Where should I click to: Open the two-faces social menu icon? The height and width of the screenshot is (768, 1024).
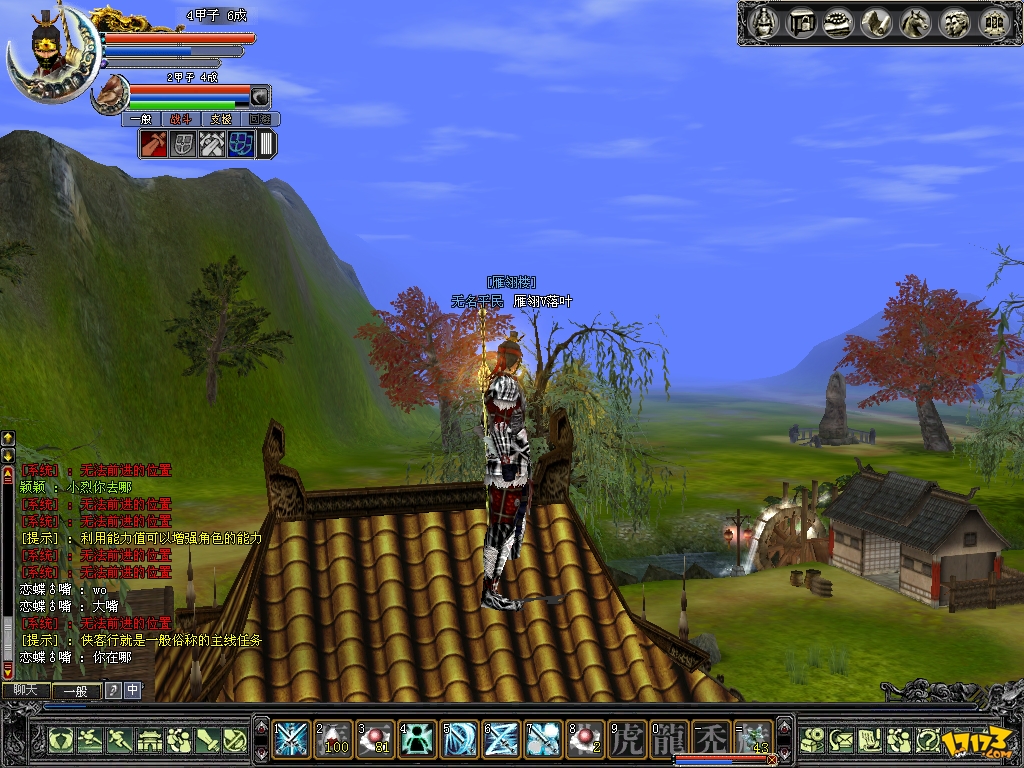pos(954,22)
